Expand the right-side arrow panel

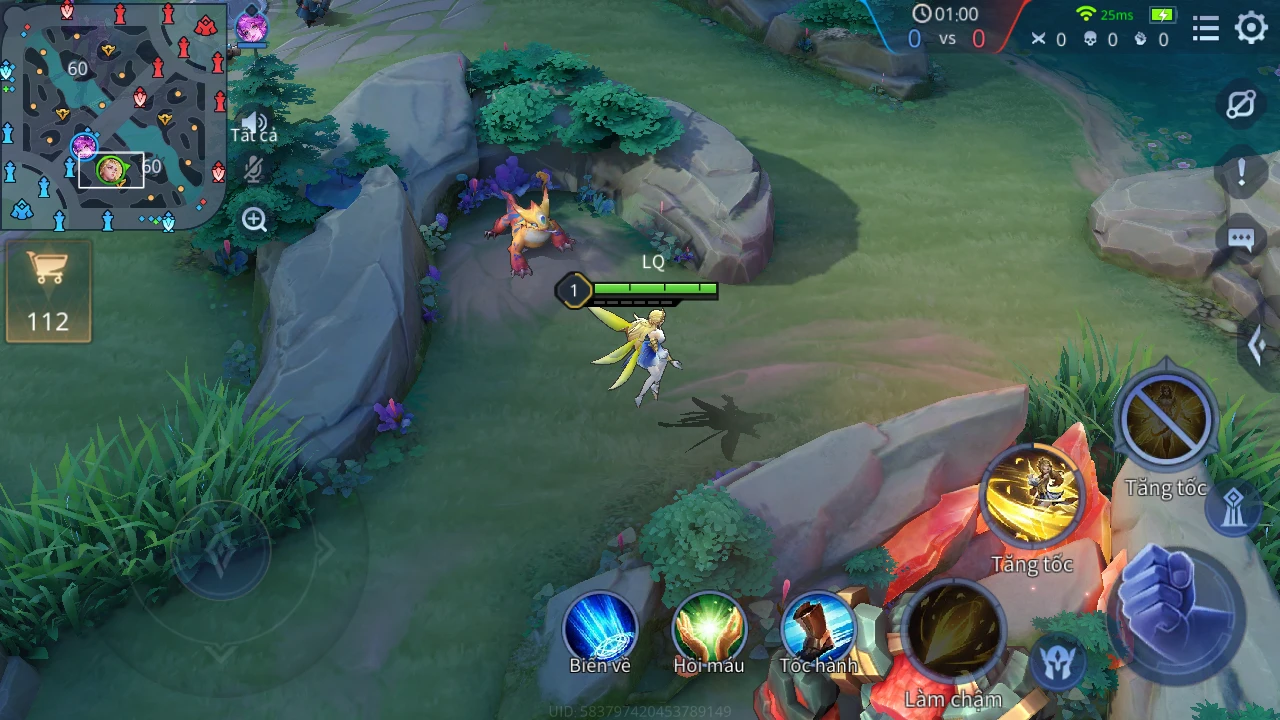(1258, 345)
